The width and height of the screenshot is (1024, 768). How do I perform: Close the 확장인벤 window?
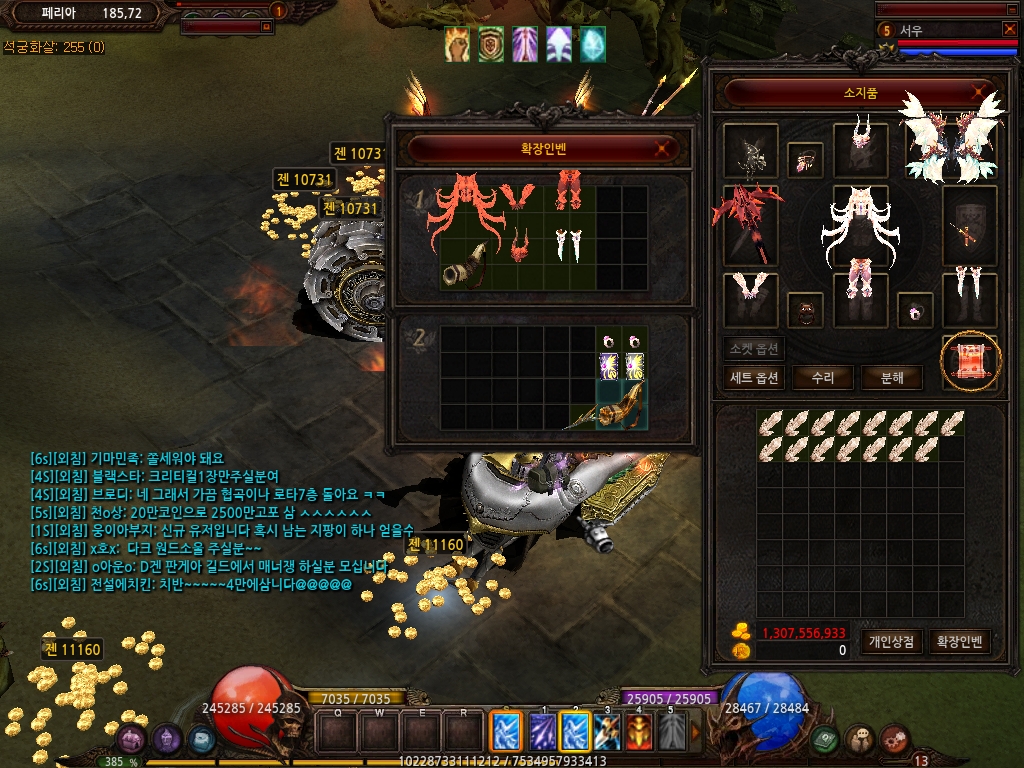pos(660,150)
